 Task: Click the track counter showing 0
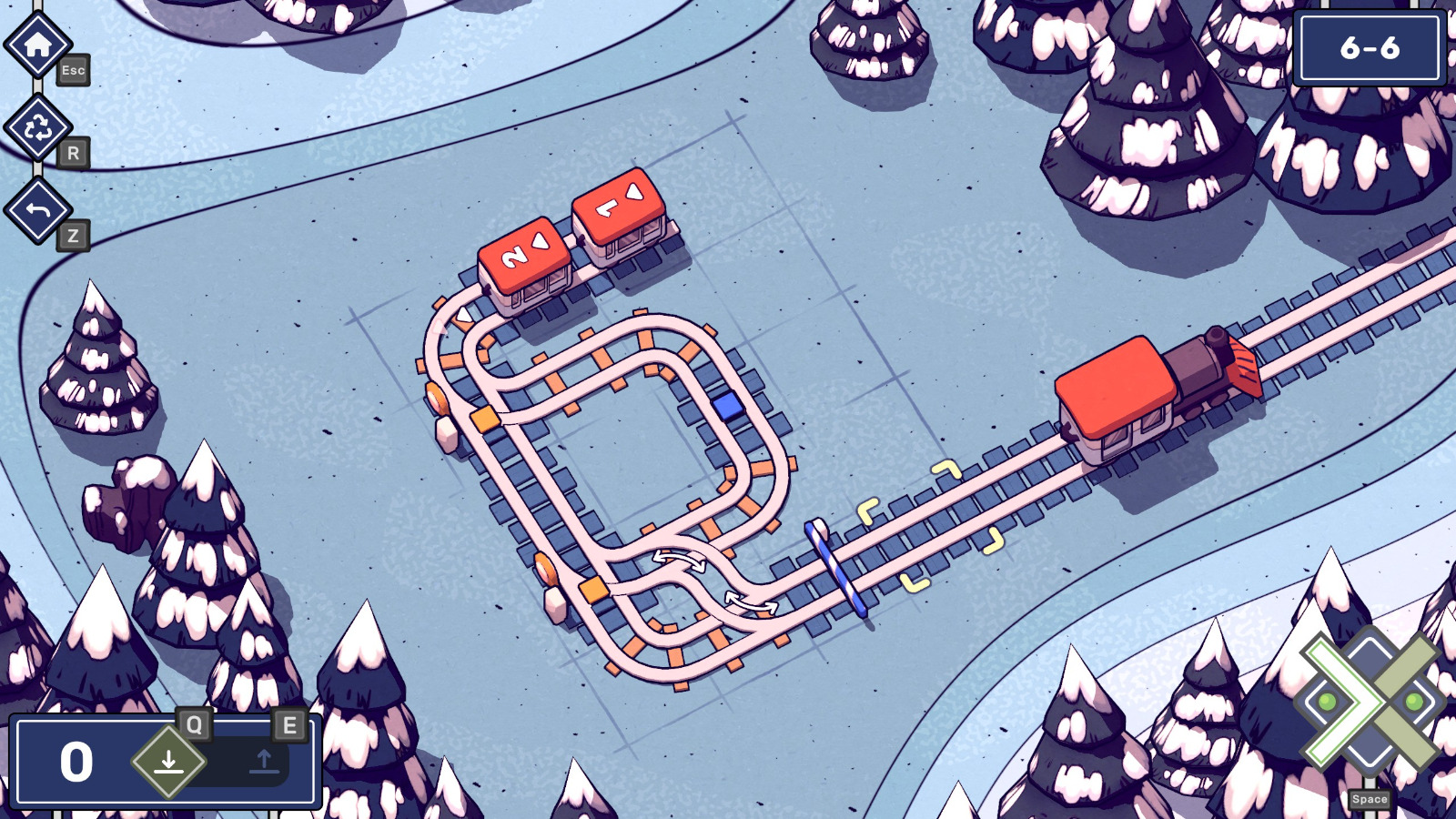[77, 760]
